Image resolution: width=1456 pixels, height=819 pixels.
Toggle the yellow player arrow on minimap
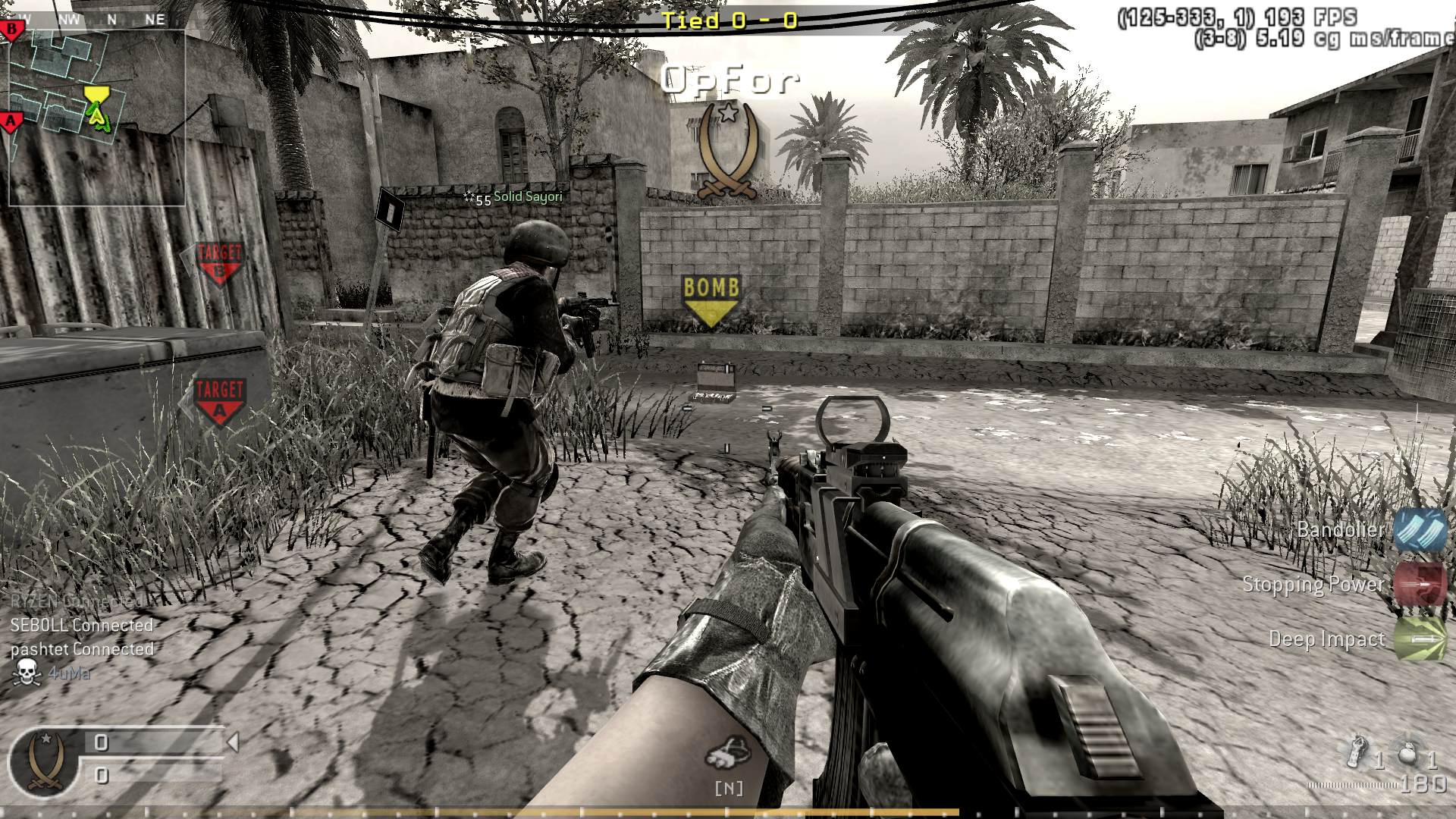pos(97,118)
